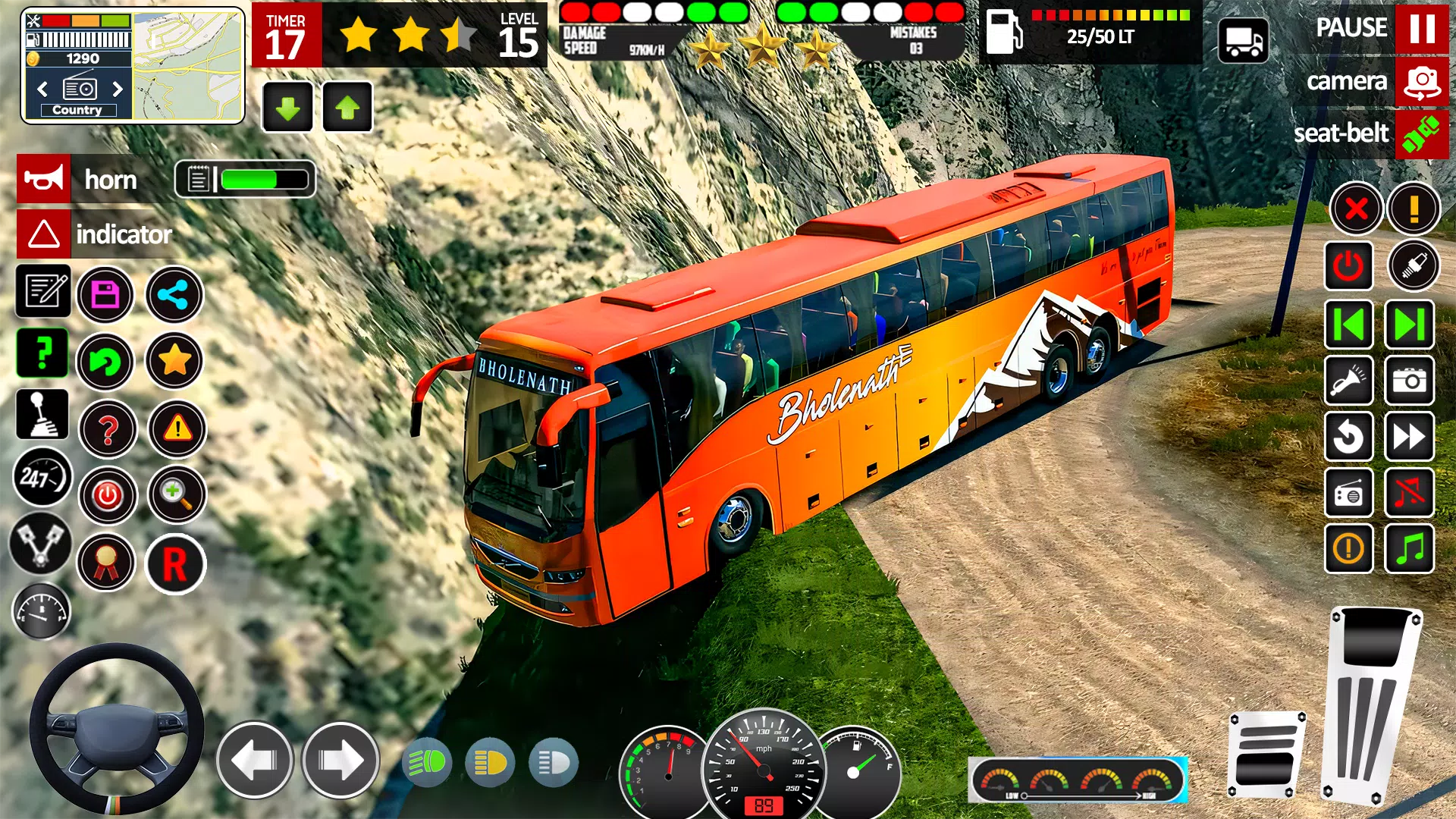Select the save game floppy disk icon
The width and height of the screenshot is (1456, 819).
[x=106, y=294]
